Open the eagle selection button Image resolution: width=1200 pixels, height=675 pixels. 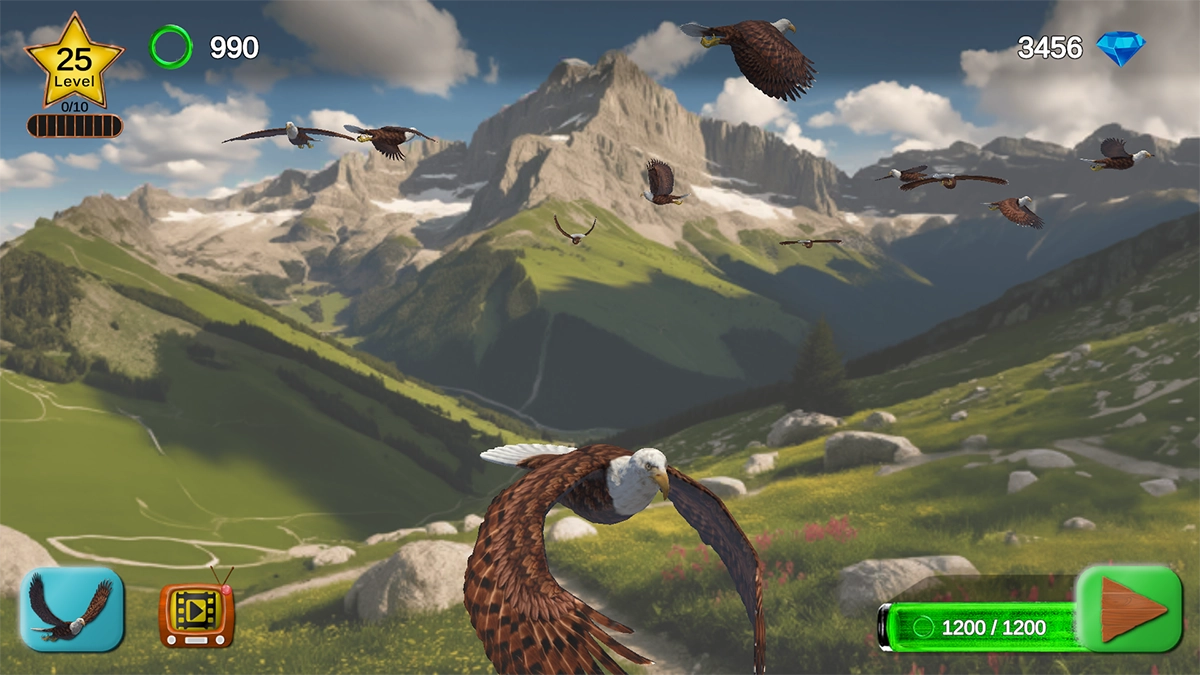point(72,609)
